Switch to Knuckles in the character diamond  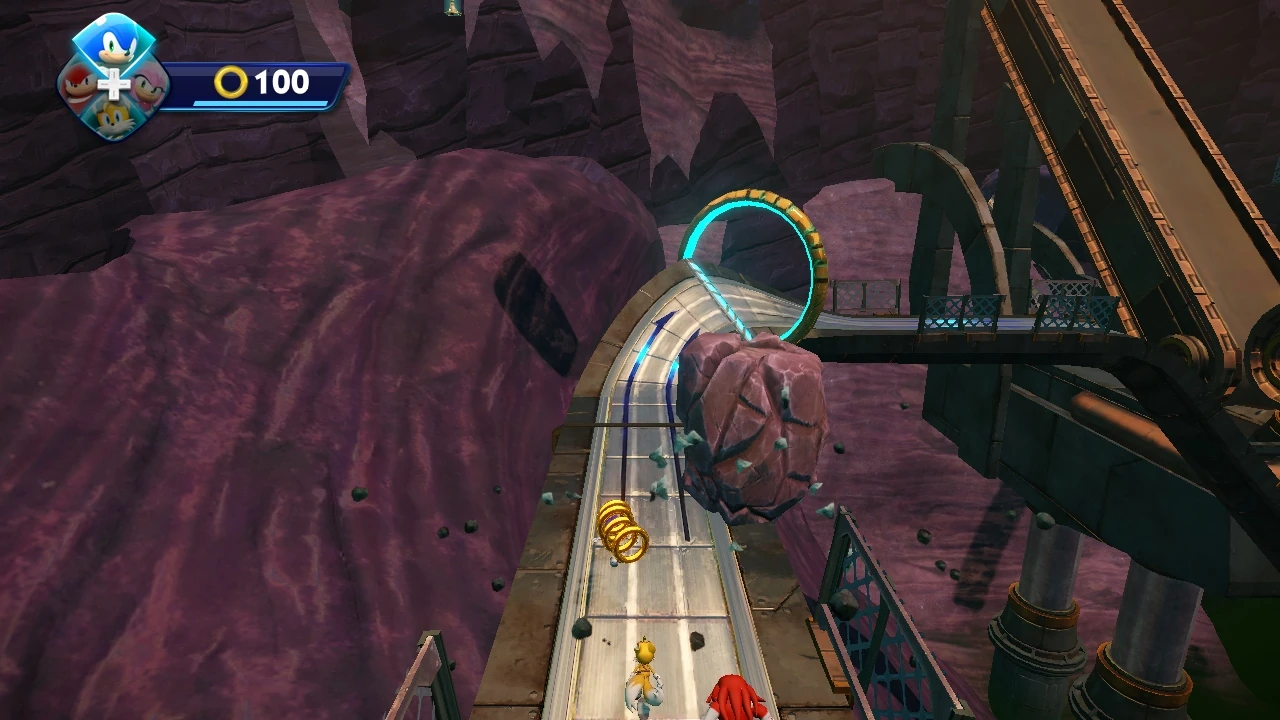pos(79,85)
